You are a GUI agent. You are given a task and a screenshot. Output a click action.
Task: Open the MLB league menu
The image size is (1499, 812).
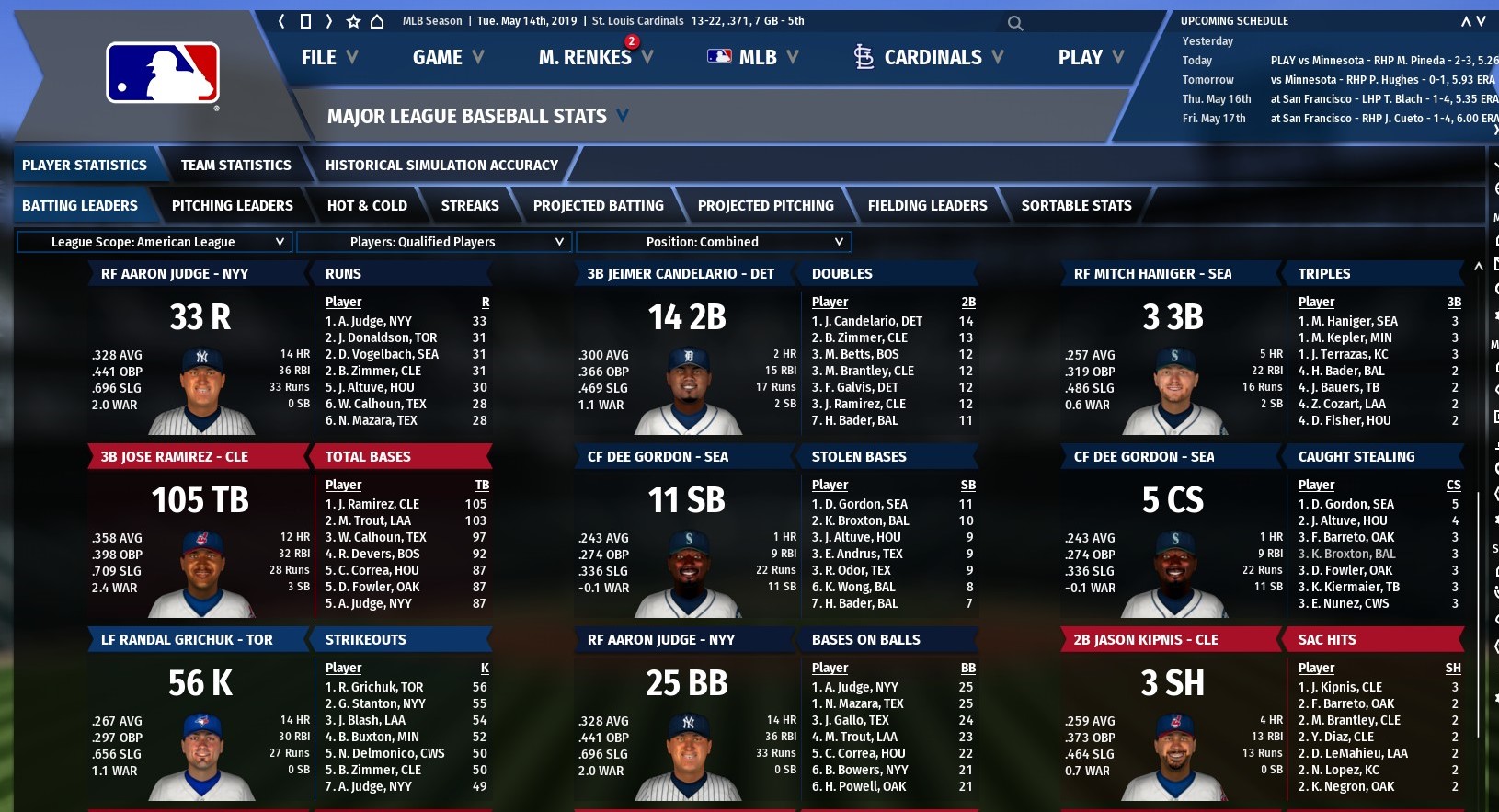pyautogui.click(x=752, y=57)
